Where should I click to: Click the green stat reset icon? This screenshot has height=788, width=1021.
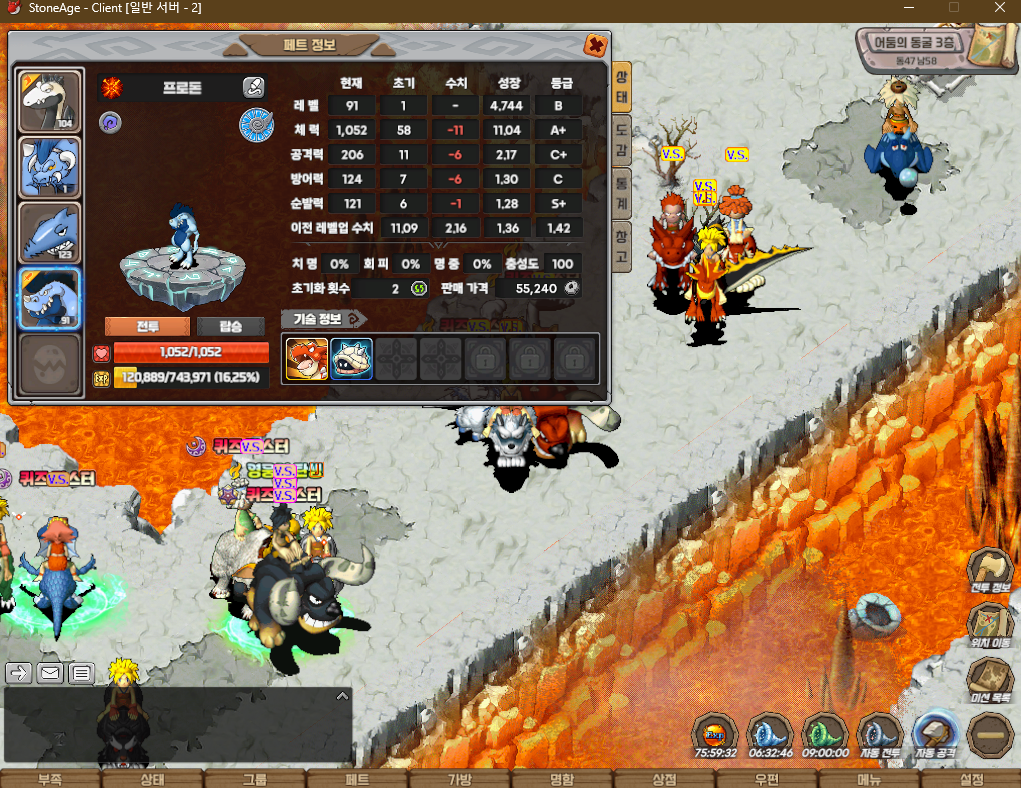pyautogui.click(x=418, y=288)
